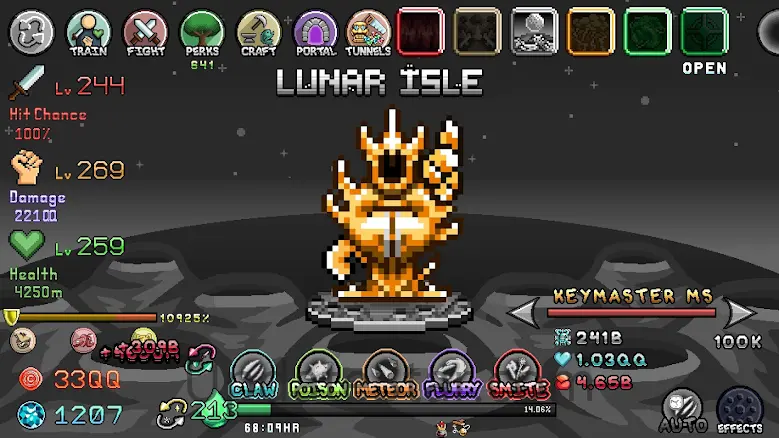The width and height of the screenshot is (779, 438).
Task: Select the grey skull slot in top bar
Action: point(534,31)
